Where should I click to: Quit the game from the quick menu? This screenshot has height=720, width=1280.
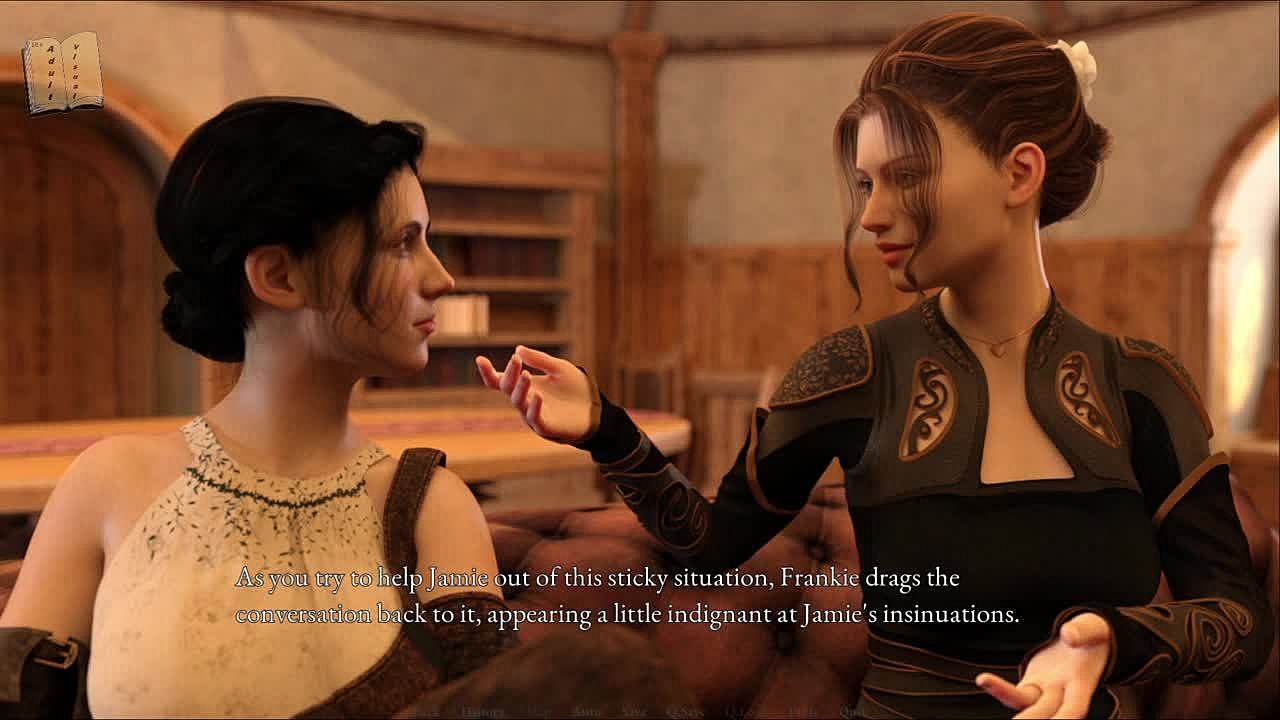click(x=852, y=712)
